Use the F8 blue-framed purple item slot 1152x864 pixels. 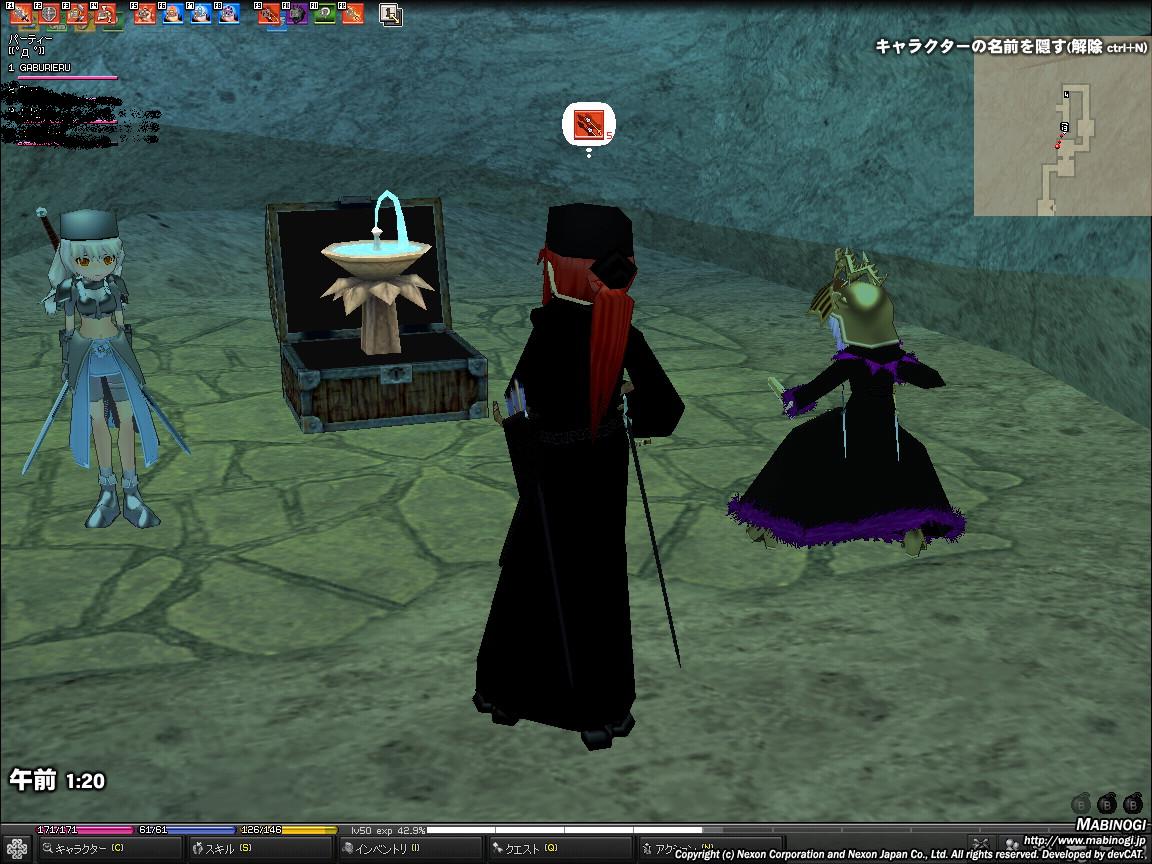229,14
